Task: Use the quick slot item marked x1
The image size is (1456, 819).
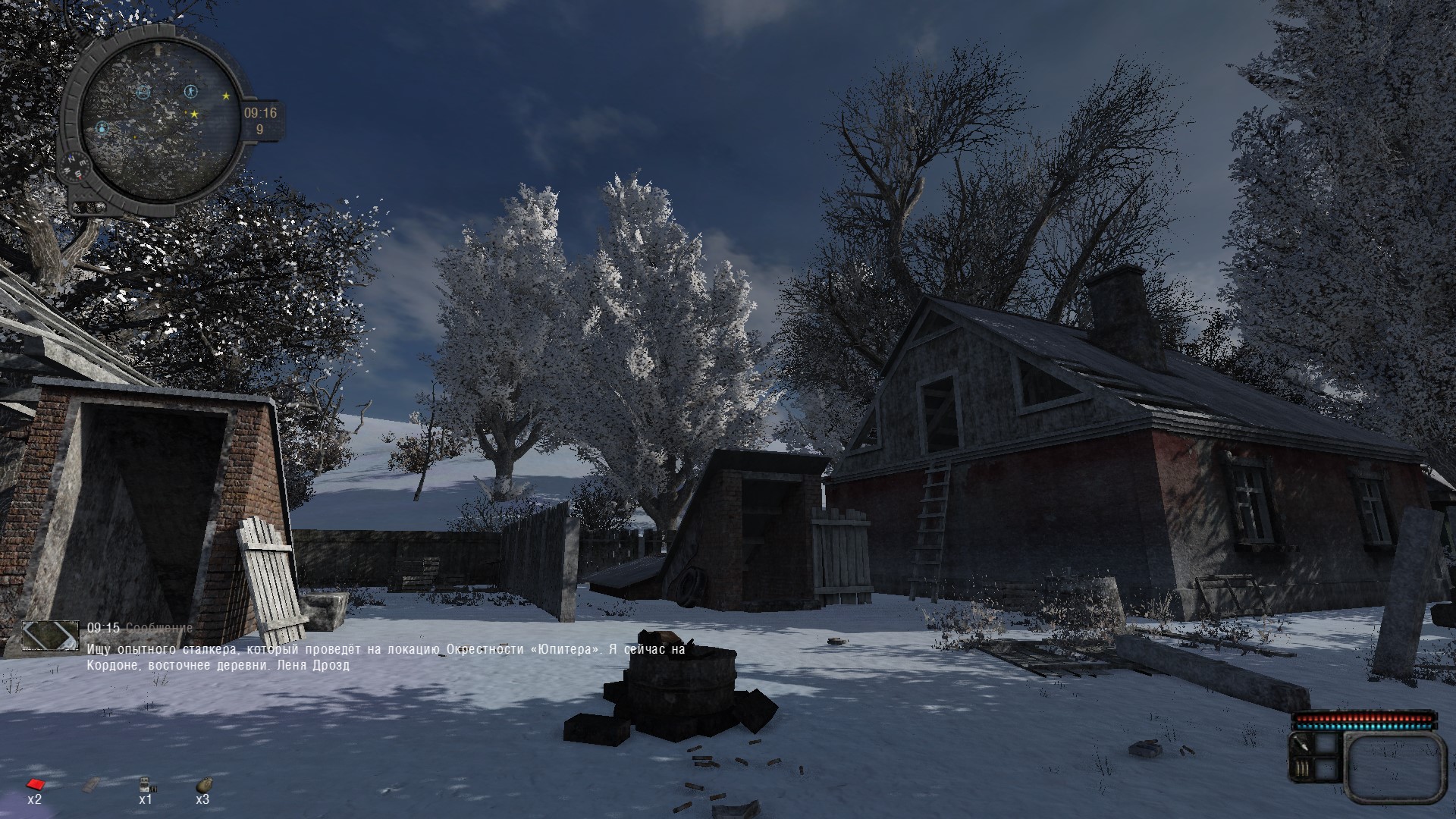Action: click(145, 784)
